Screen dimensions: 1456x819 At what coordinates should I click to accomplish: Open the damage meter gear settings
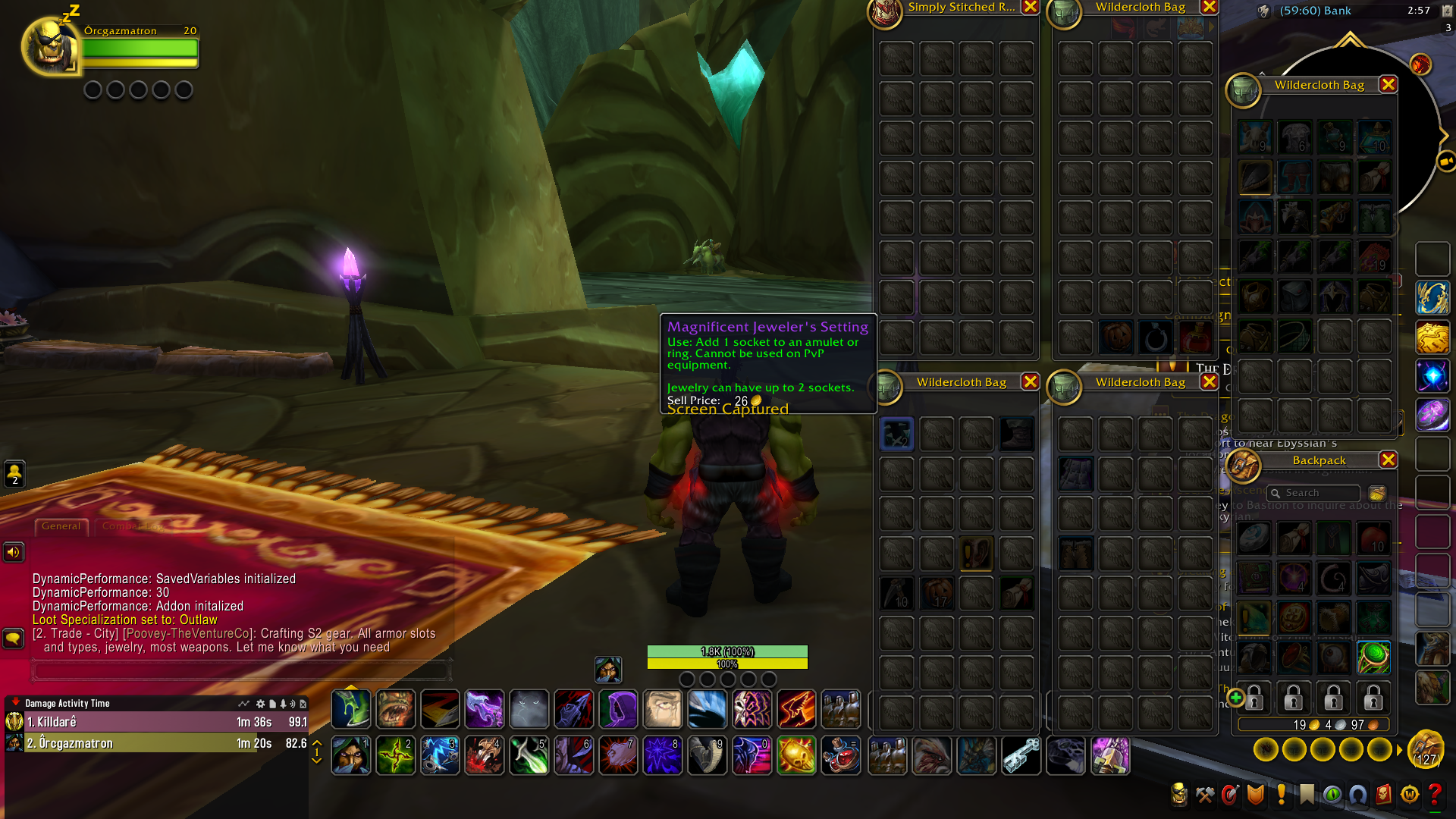[x=260, y=704]
